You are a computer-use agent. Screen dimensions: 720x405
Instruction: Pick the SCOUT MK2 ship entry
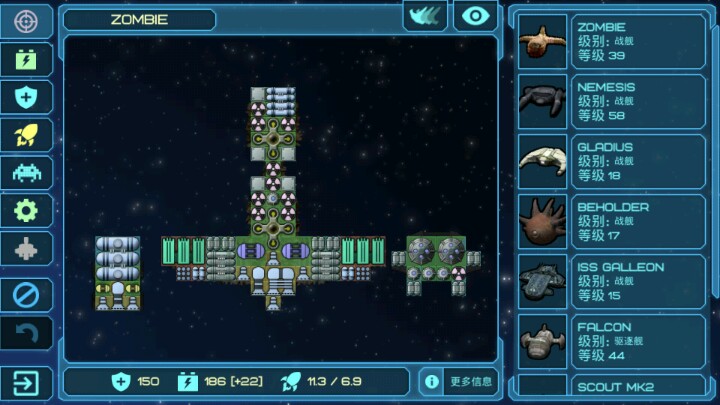(611, 387)
